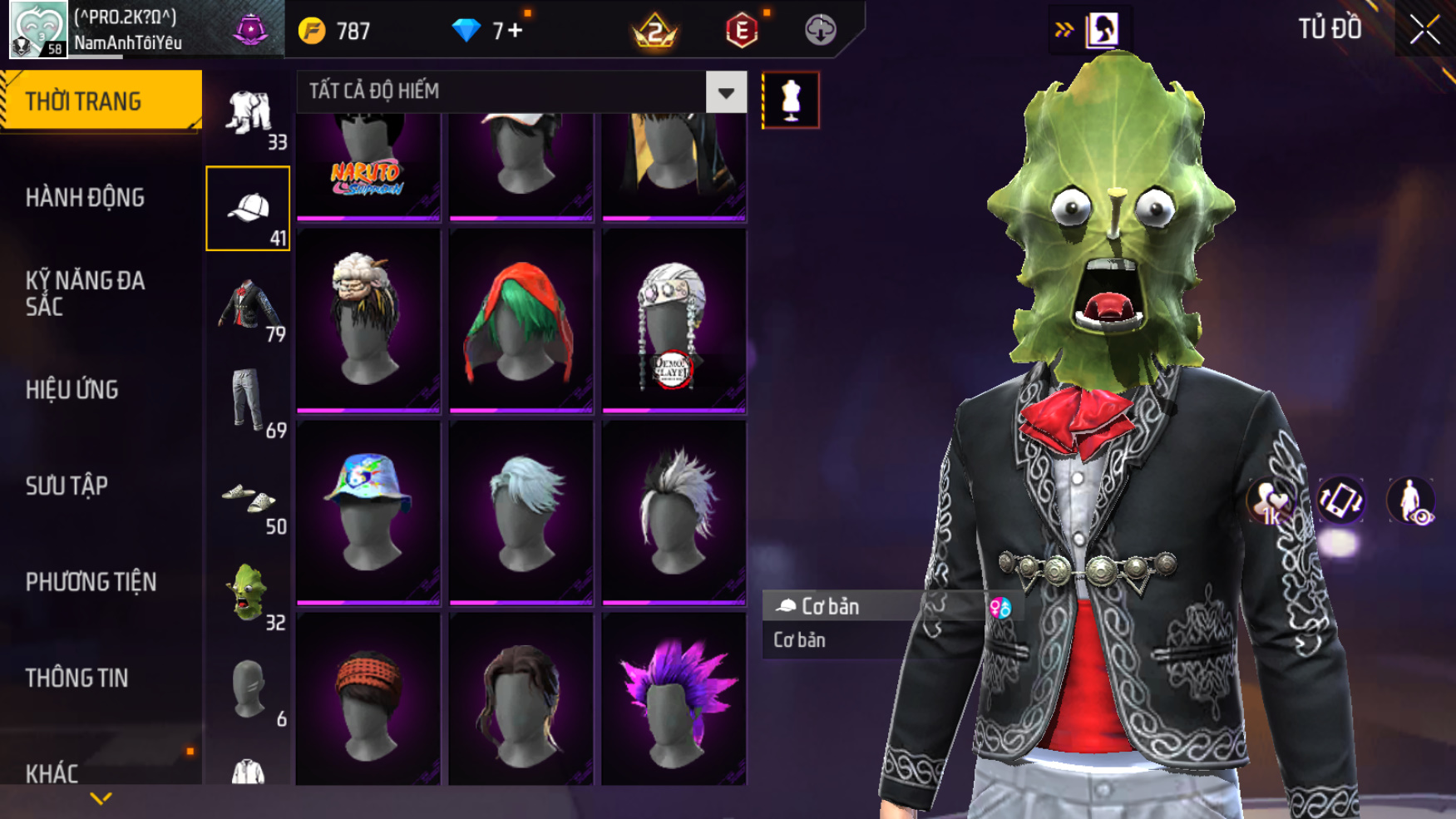The image size is (1456, 819).
Task: Open the Kỹ Năng Đa Sắc tab
Action: [x=85, y=293]
